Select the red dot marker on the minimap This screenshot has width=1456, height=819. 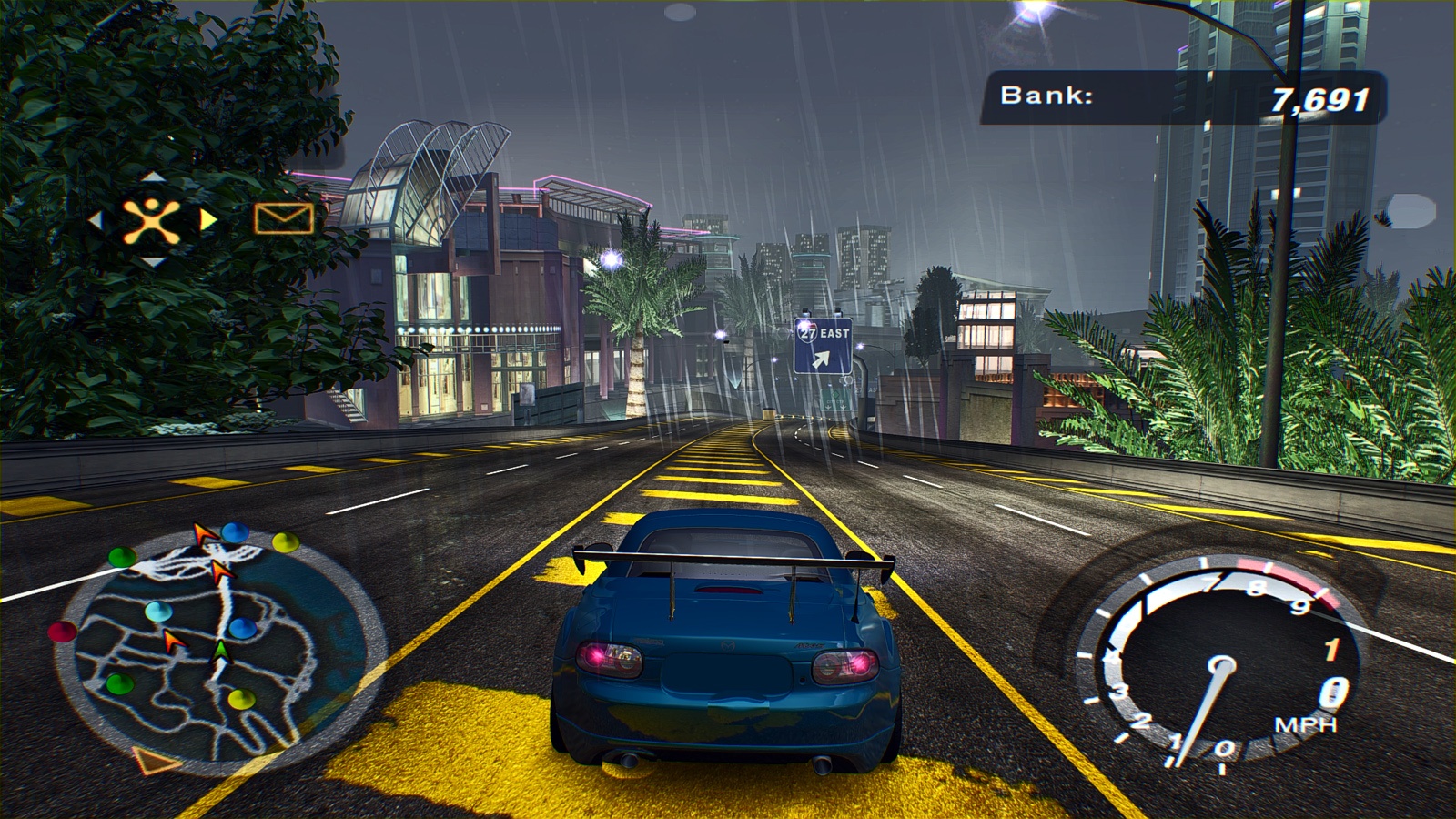[x=62, y=631]
